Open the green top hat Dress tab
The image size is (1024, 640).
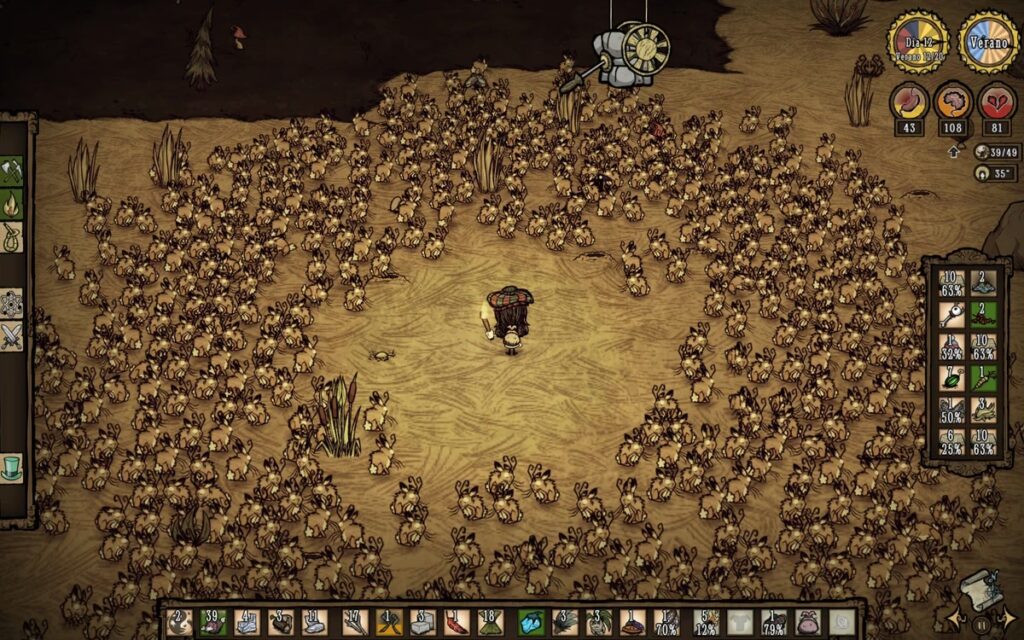pos(12,467)
